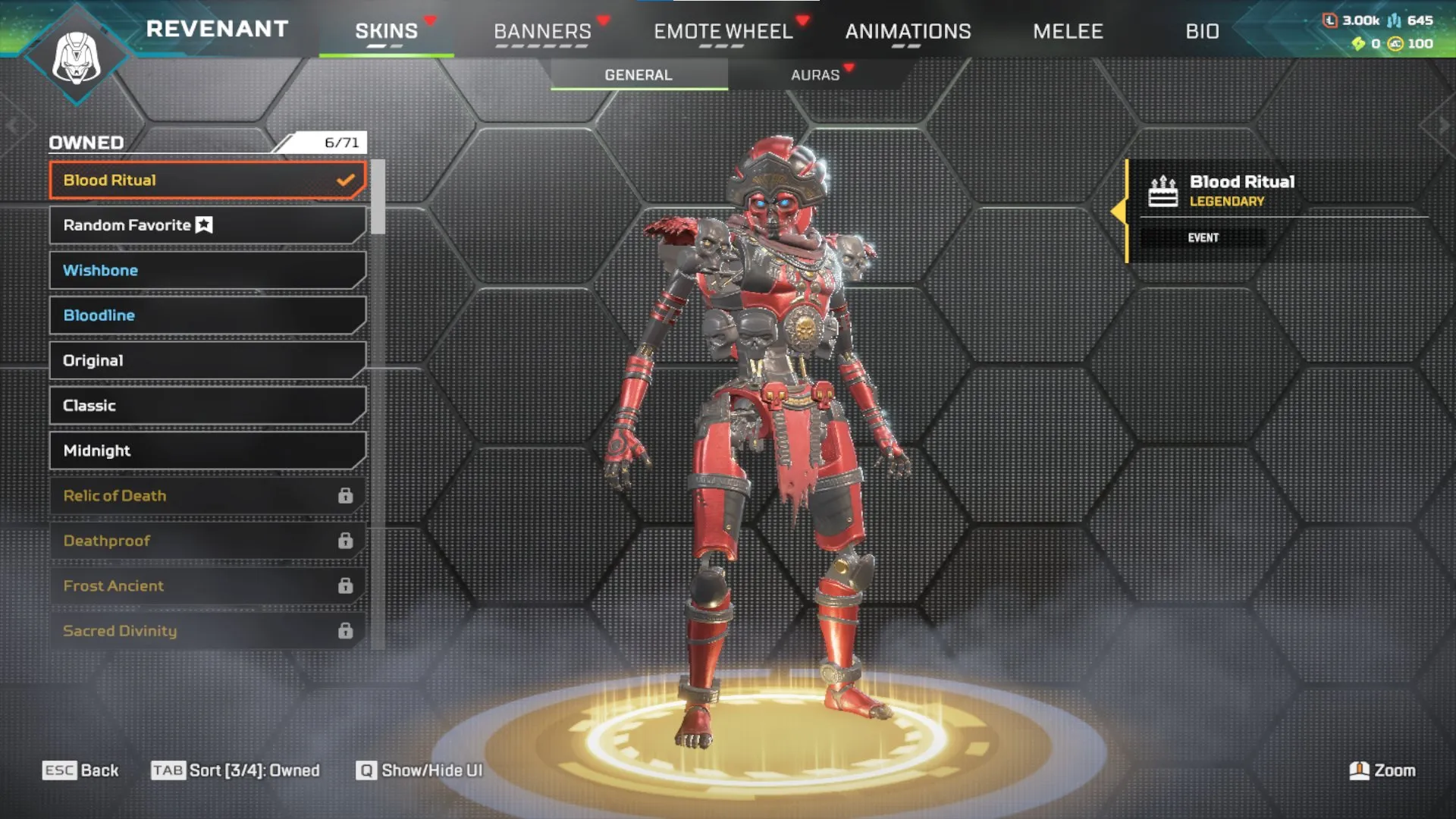Click the lock icon on Frost Ancient skin
The width and height of the screenshot is (1456, 819).
347,585
